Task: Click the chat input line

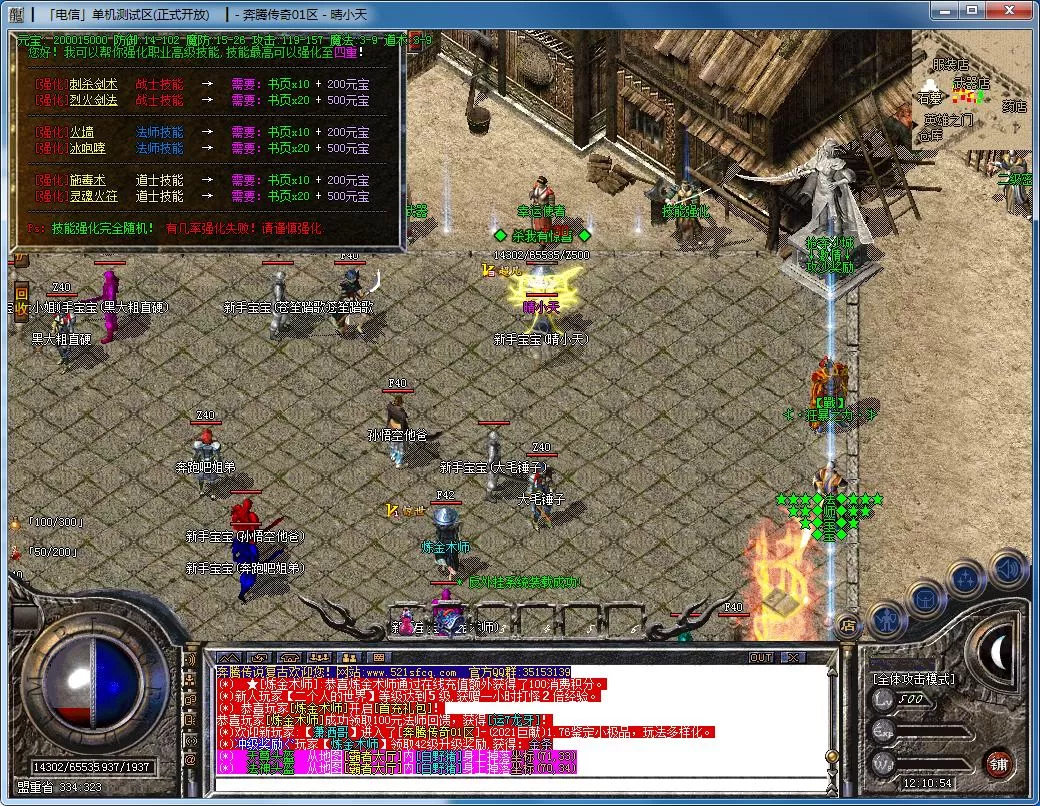Action: click(x=520, y=782)
